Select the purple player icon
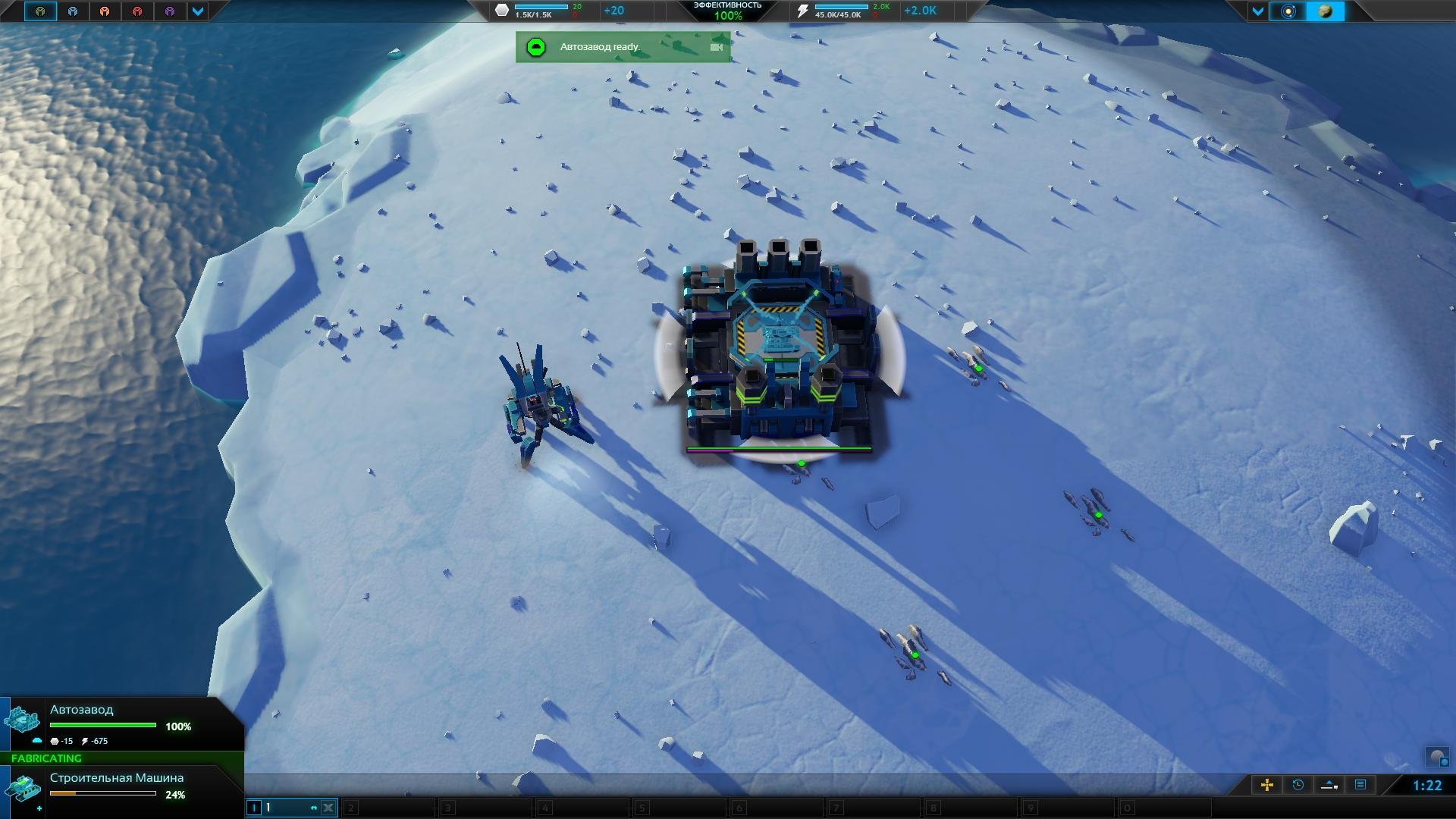This screenshot has width=1456, height=819. tap(170, 11)
